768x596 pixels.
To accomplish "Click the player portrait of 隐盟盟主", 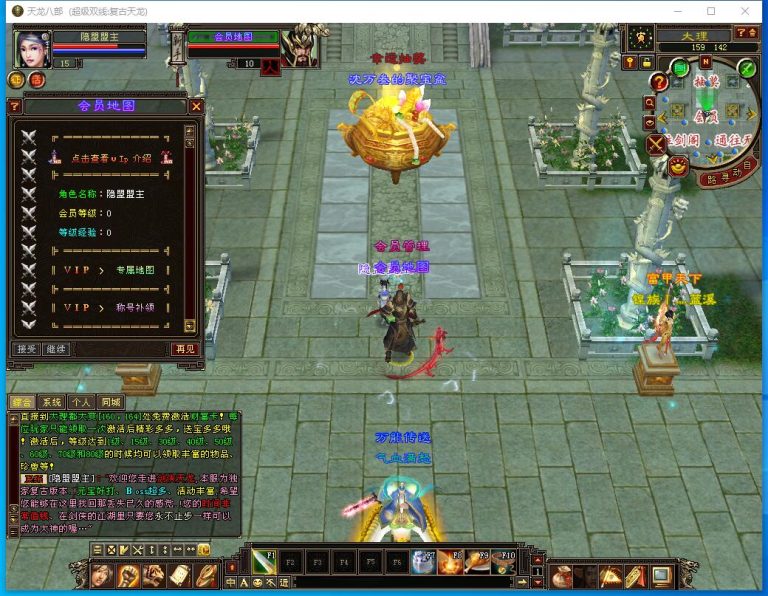I will [31, 47].
